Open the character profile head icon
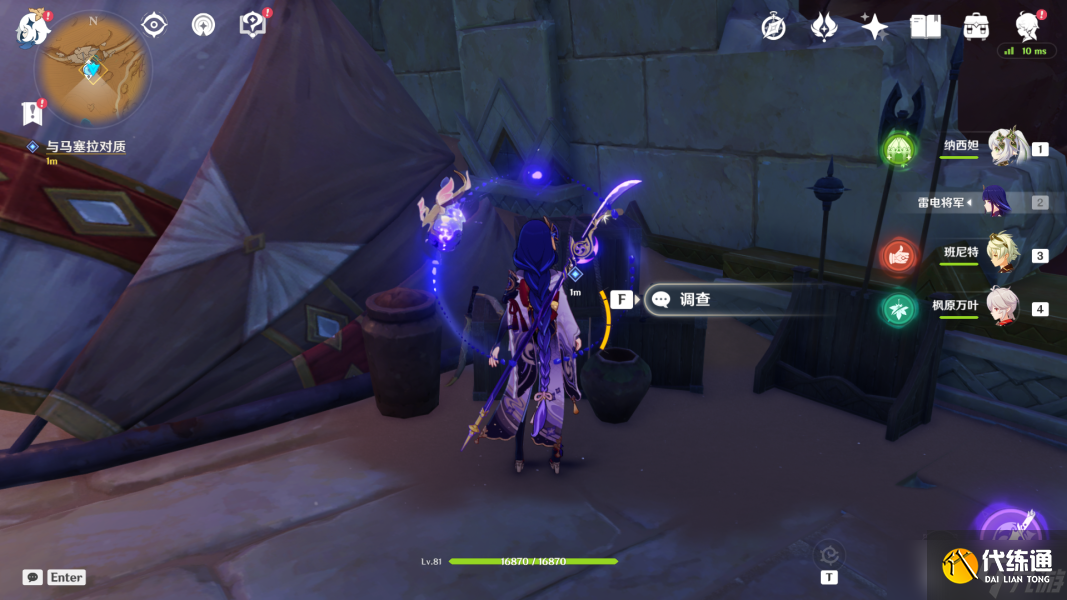The width and height of the screenshot is (1067, 600). click(x=1026, y=26)
